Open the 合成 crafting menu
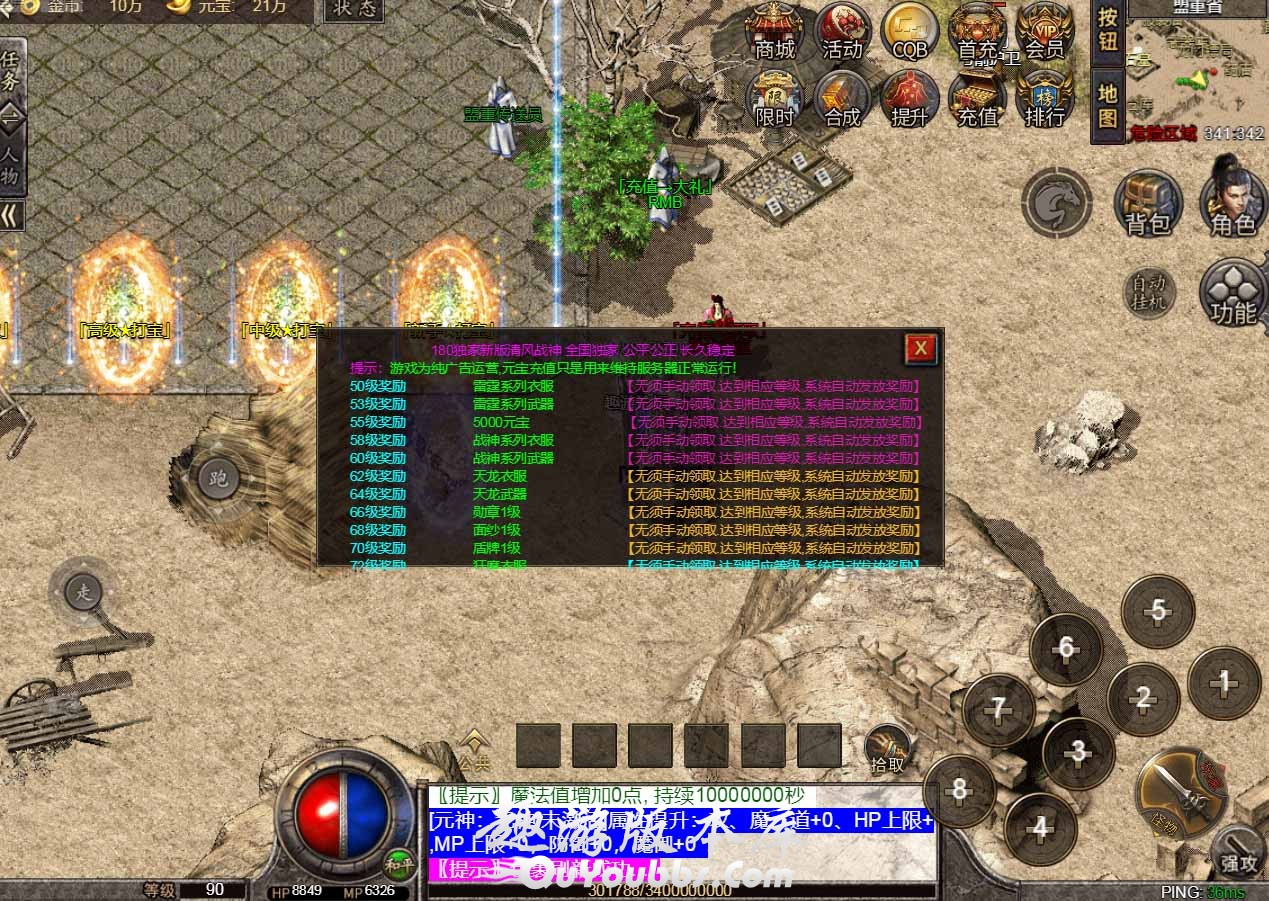Viewport: 1269px width, 901px height. click(x=842, y=98)
